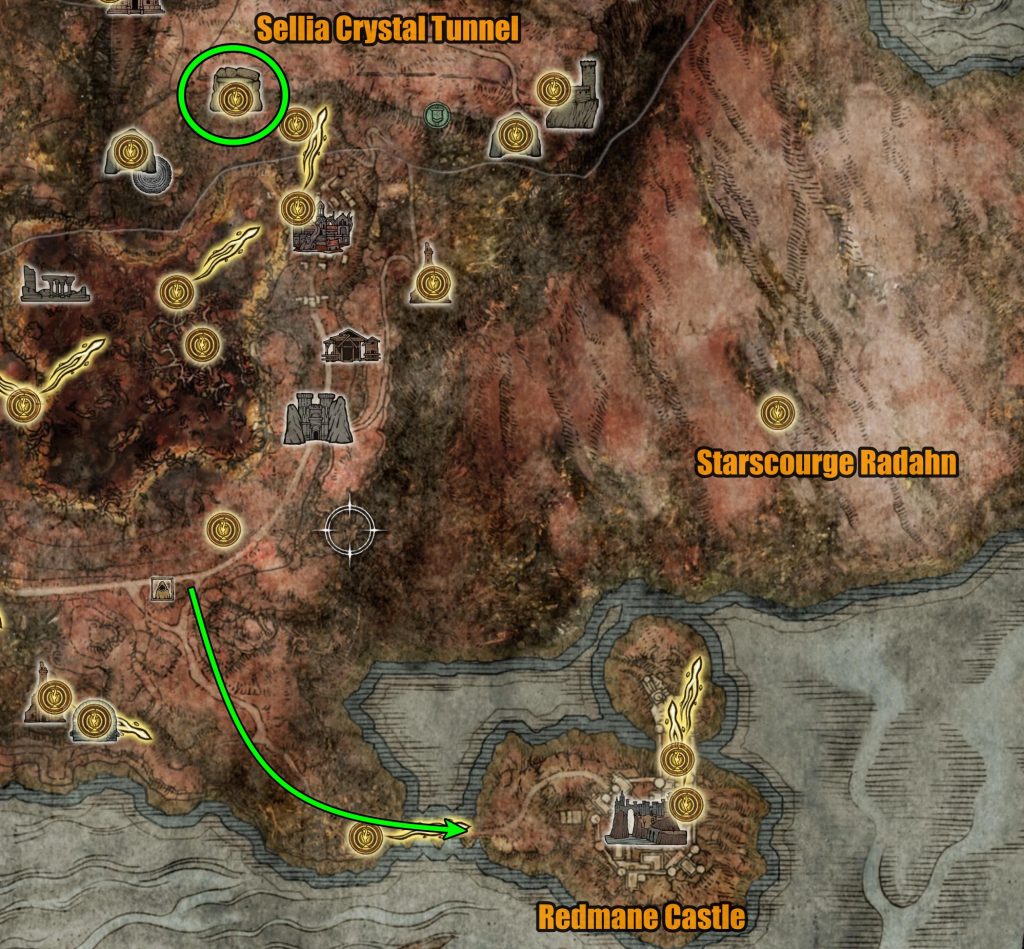This screenshot has width=1024, height=949.
Task: Choose the cave grace right of the shield marker
Action: pos(514,134)
